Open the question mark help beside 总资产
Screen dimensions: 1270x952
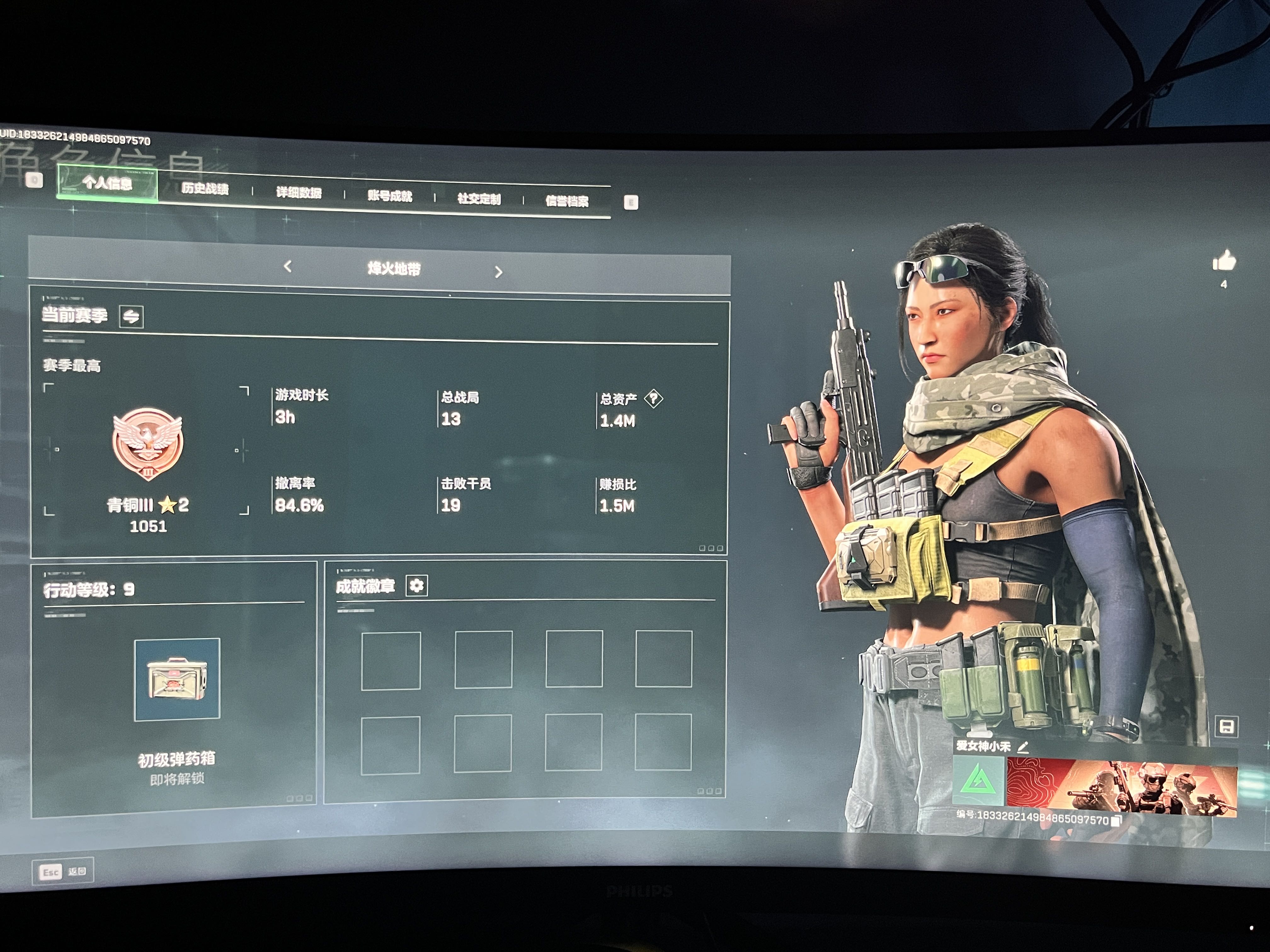pyautogui.click(x=653, y=398)
